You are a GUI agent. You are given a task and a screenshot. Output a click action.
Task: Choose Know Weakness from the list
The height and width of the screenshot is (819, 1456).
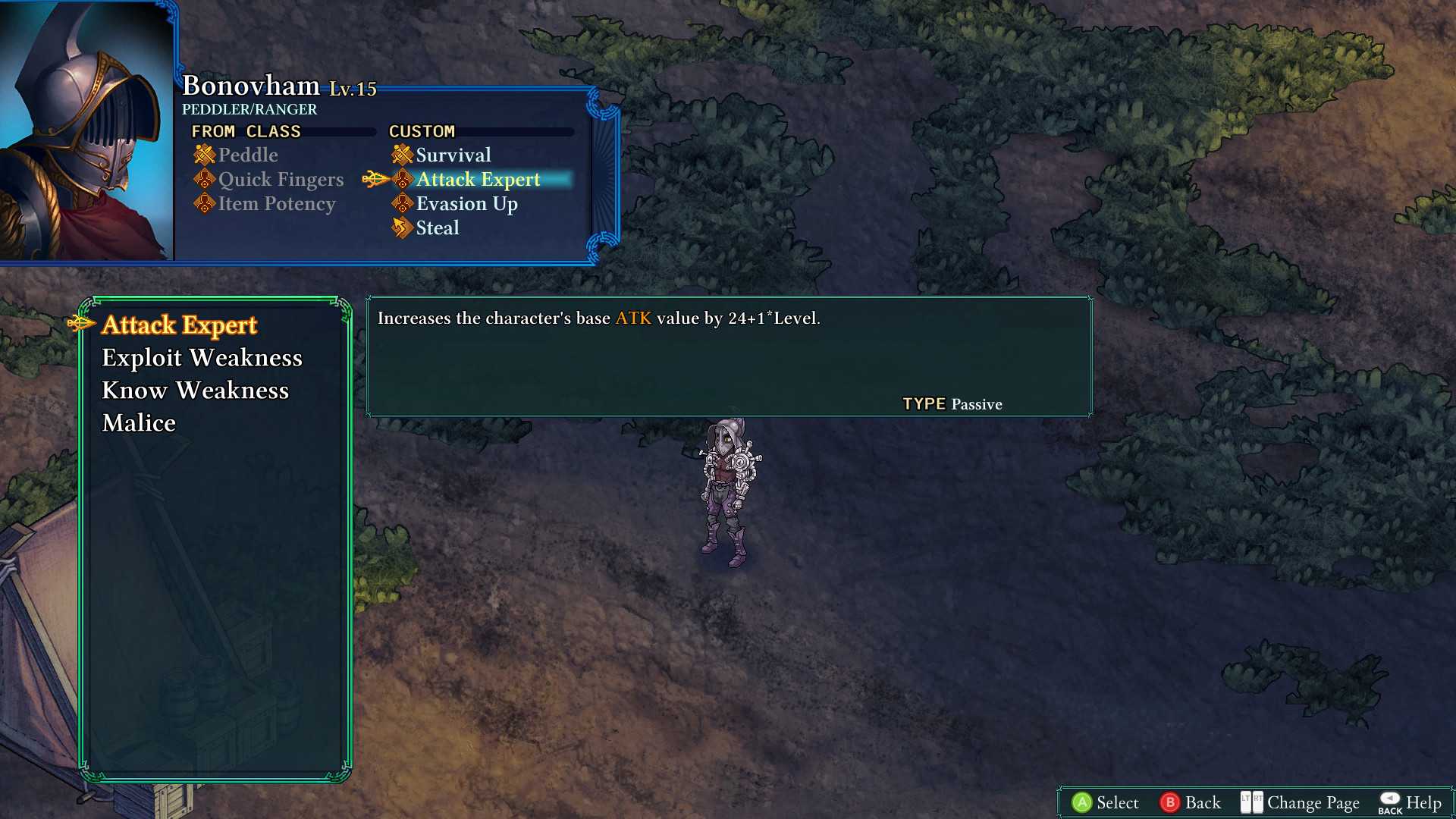[195, 390]
